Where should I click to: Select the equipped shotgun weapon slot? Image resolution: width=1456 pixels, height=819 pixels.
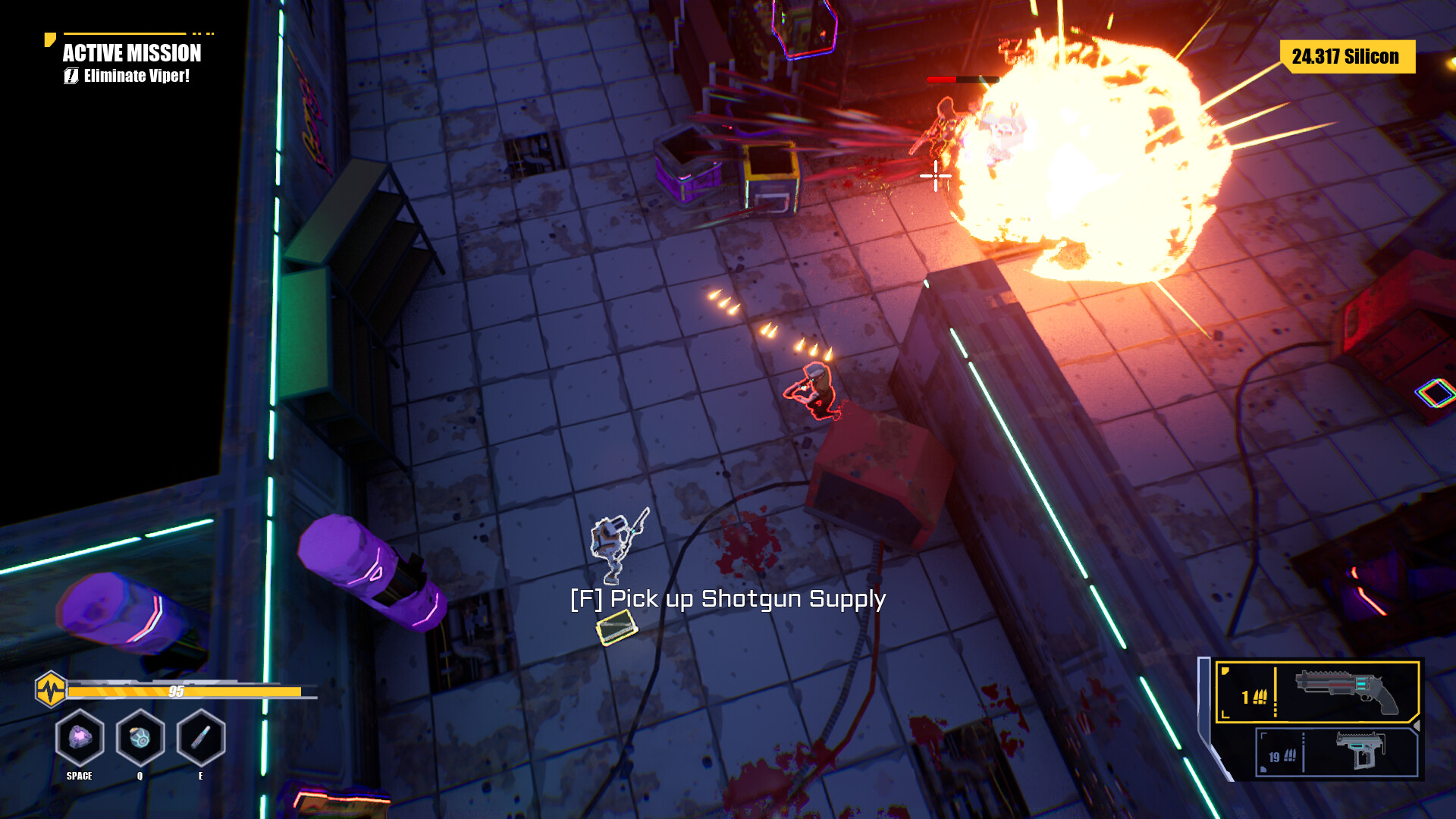1317,692
